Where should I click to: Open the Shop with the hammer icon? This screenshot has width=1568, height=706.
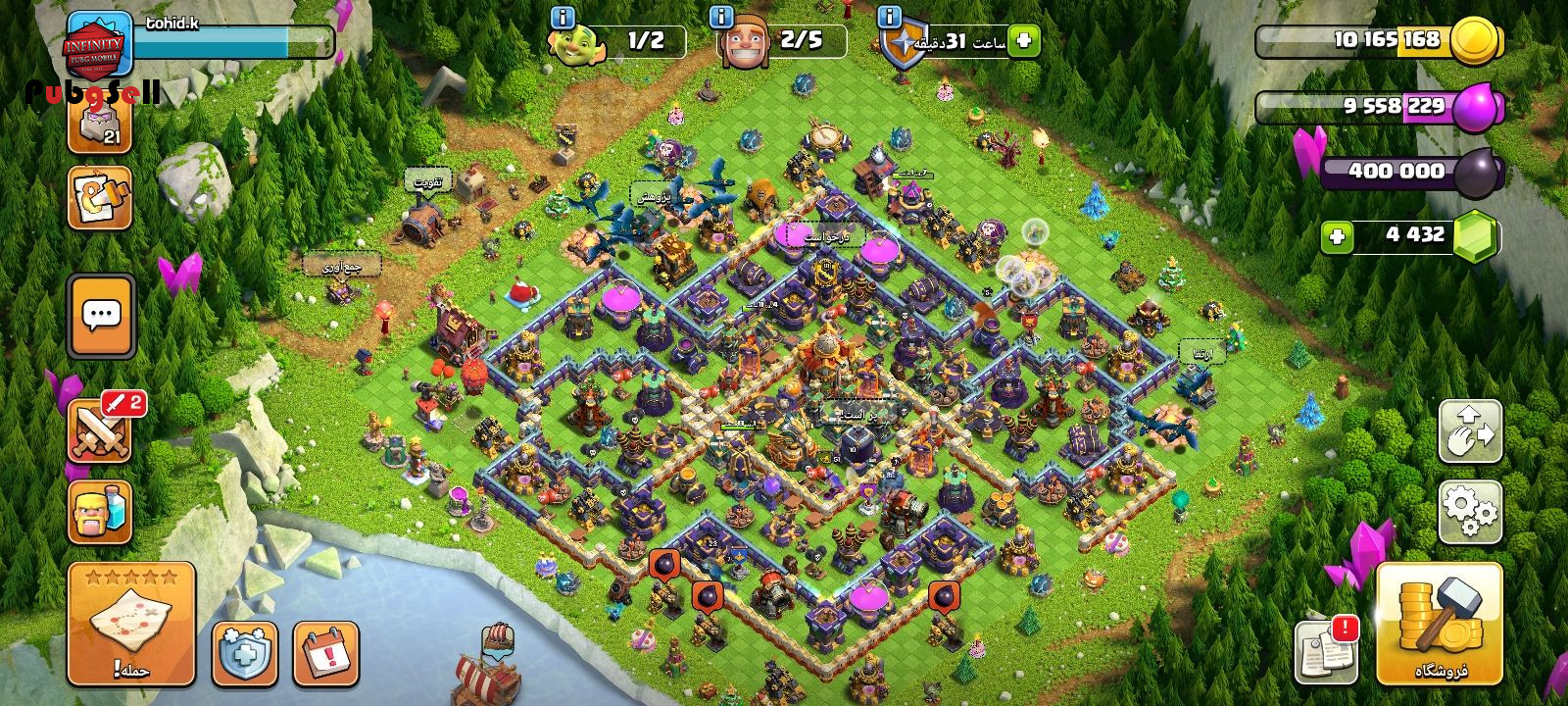pos(1439,624)
